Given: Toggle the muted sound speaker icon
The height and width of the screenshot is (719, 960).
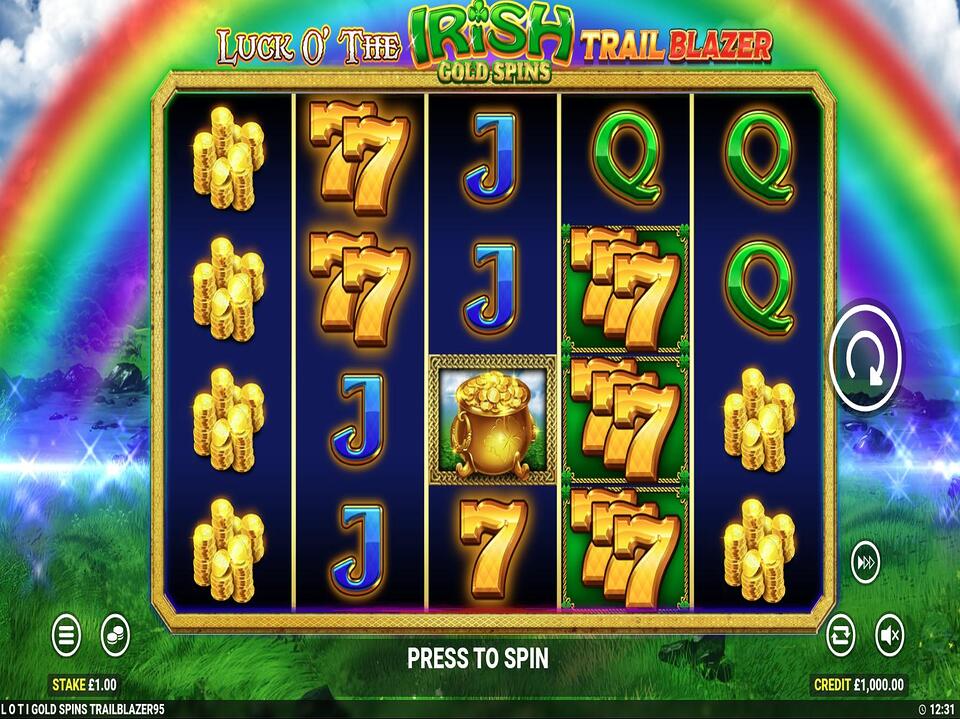Looking at the screenshot, I should click(890, 634).
